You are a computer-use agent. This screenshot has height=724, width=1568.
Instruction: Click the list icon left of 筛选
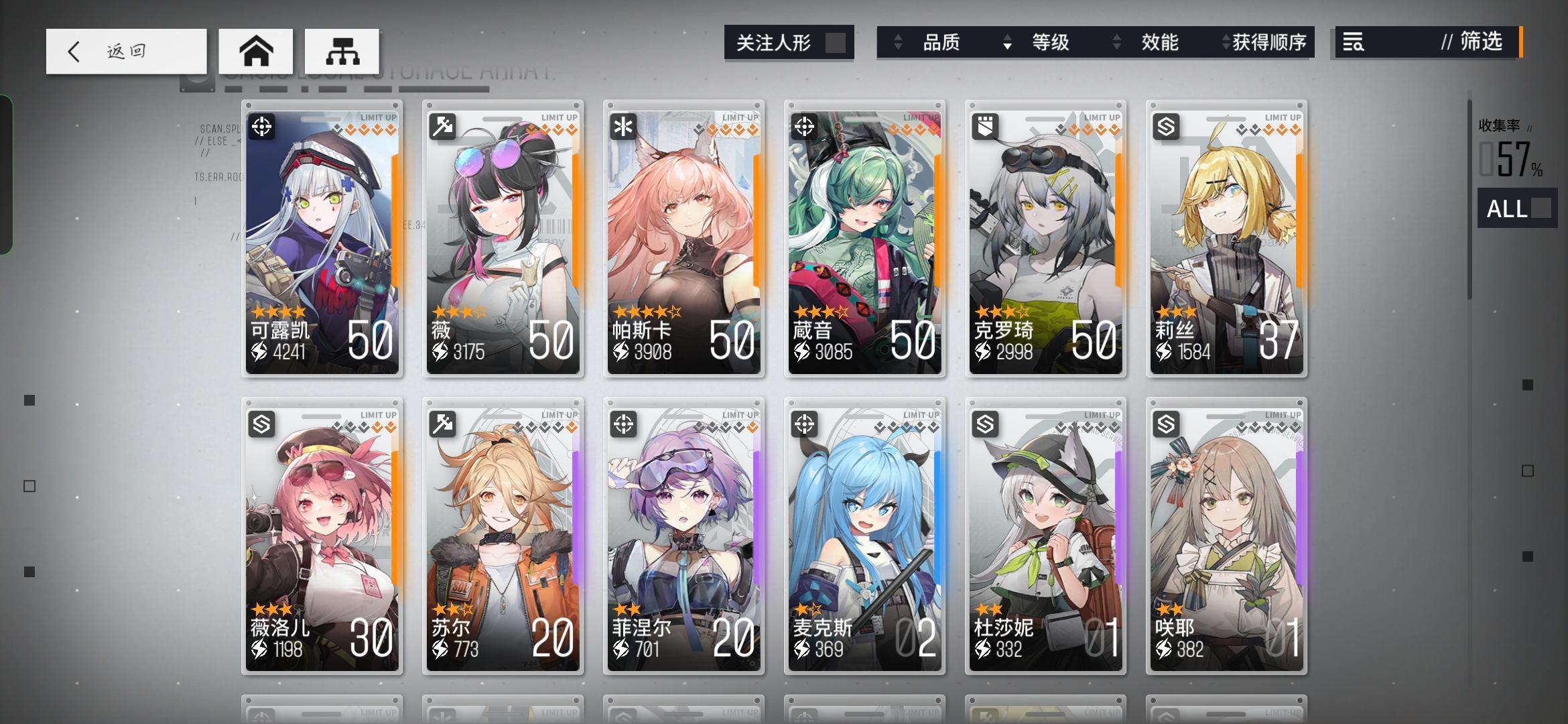click(x=1353, y=43)
